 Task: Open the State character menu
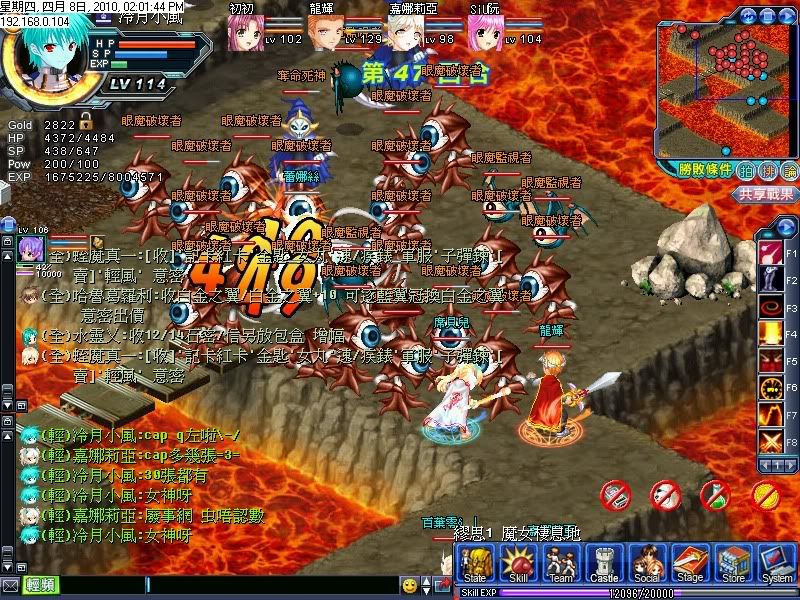[475, 566]
